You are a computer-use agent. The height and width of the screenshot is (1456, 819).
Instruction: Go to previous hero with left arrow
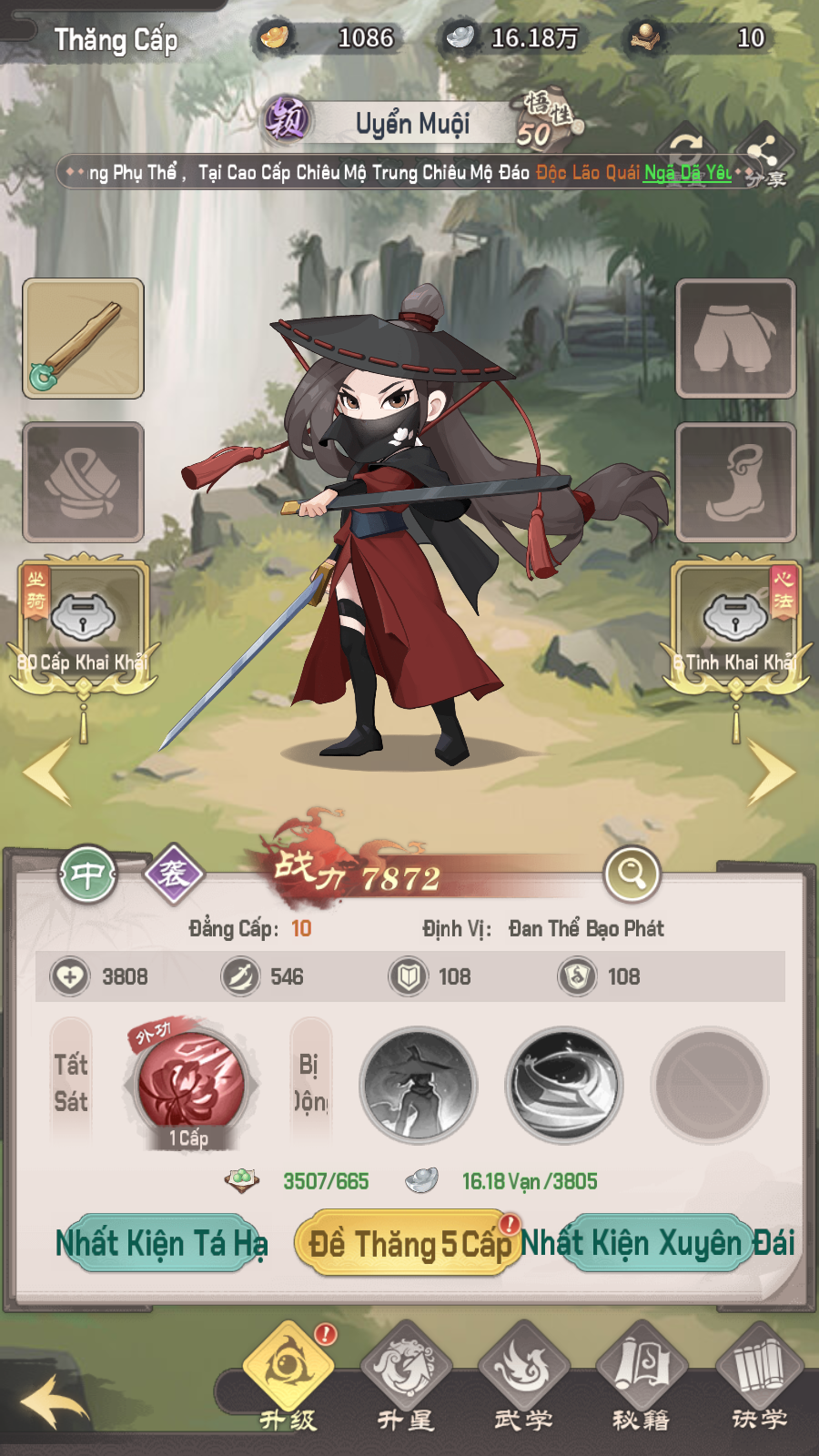47,772
